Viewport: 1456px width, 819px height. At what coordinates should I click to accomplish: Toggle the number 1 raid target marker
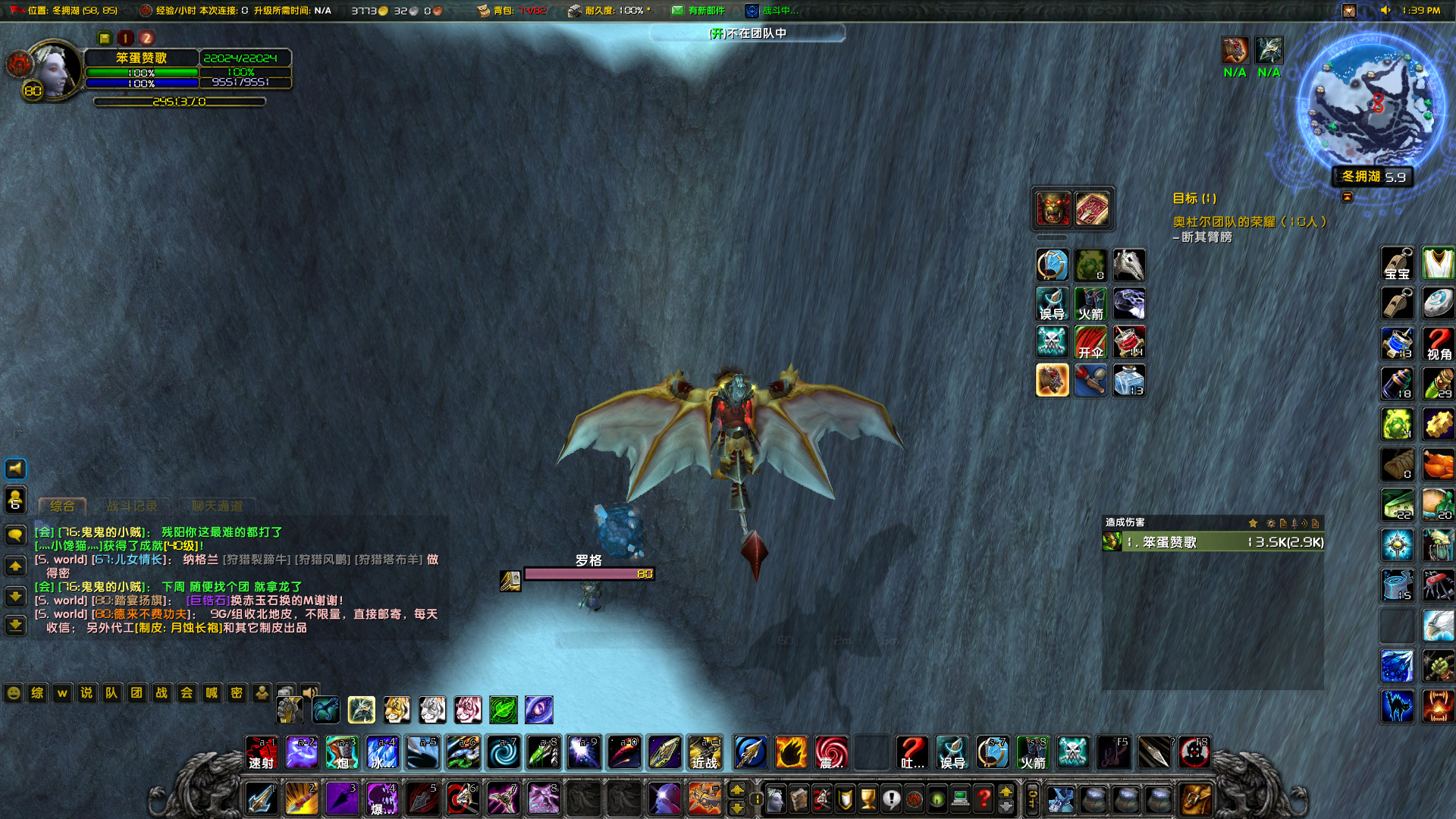[126, 36]
